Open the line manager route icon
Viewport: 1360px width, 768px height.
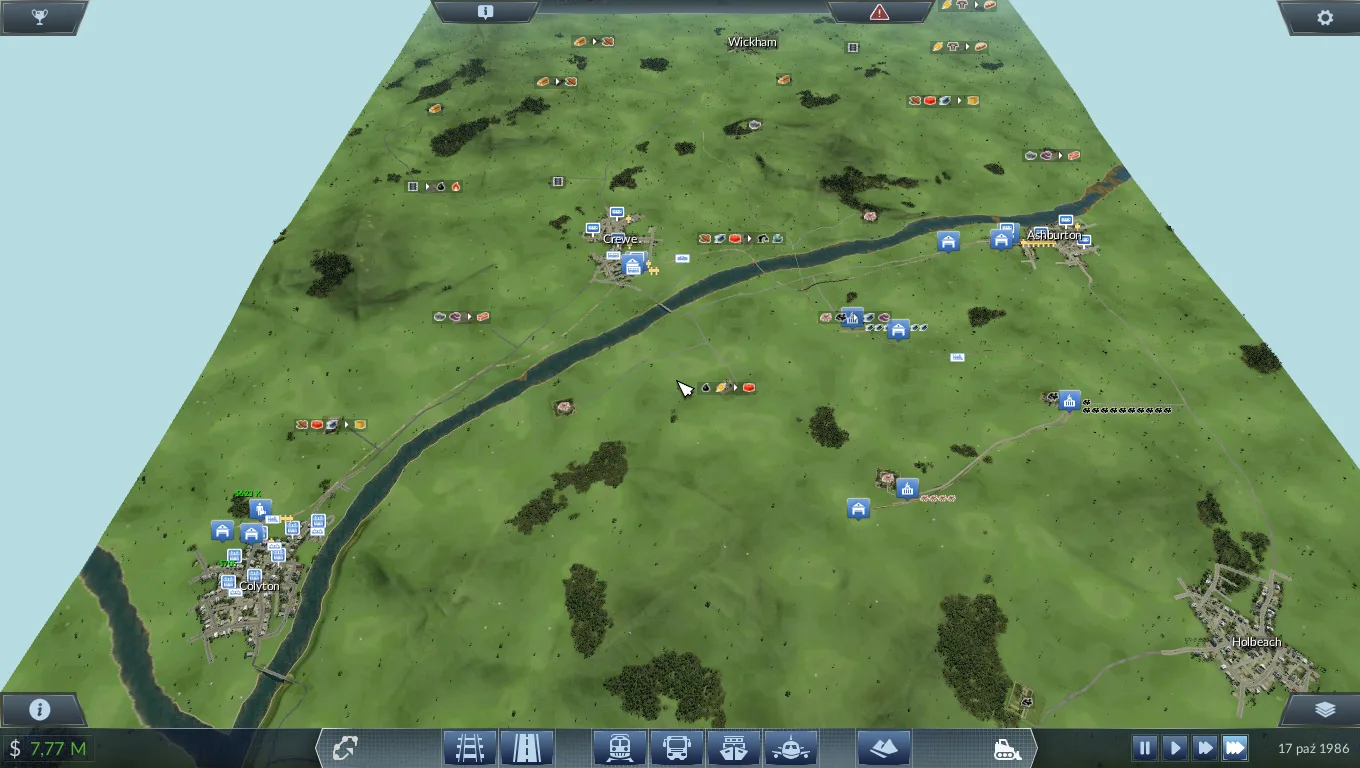(347, 748)
